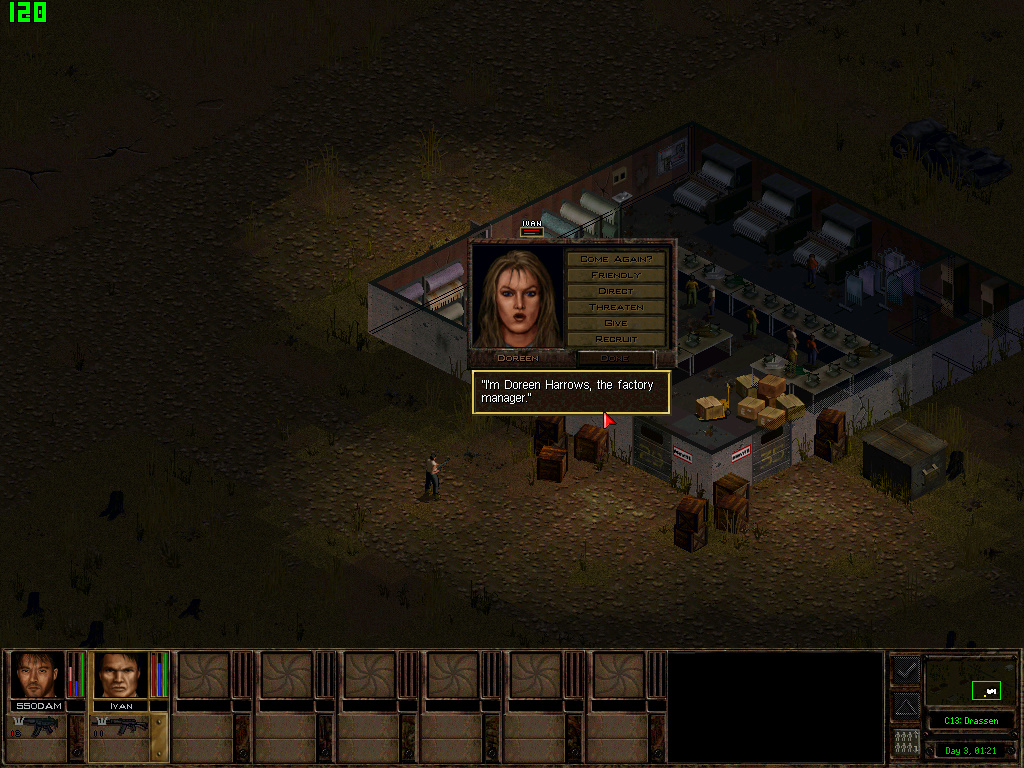Select the Recruit option

pyautogui.click(x=616, y=339)
